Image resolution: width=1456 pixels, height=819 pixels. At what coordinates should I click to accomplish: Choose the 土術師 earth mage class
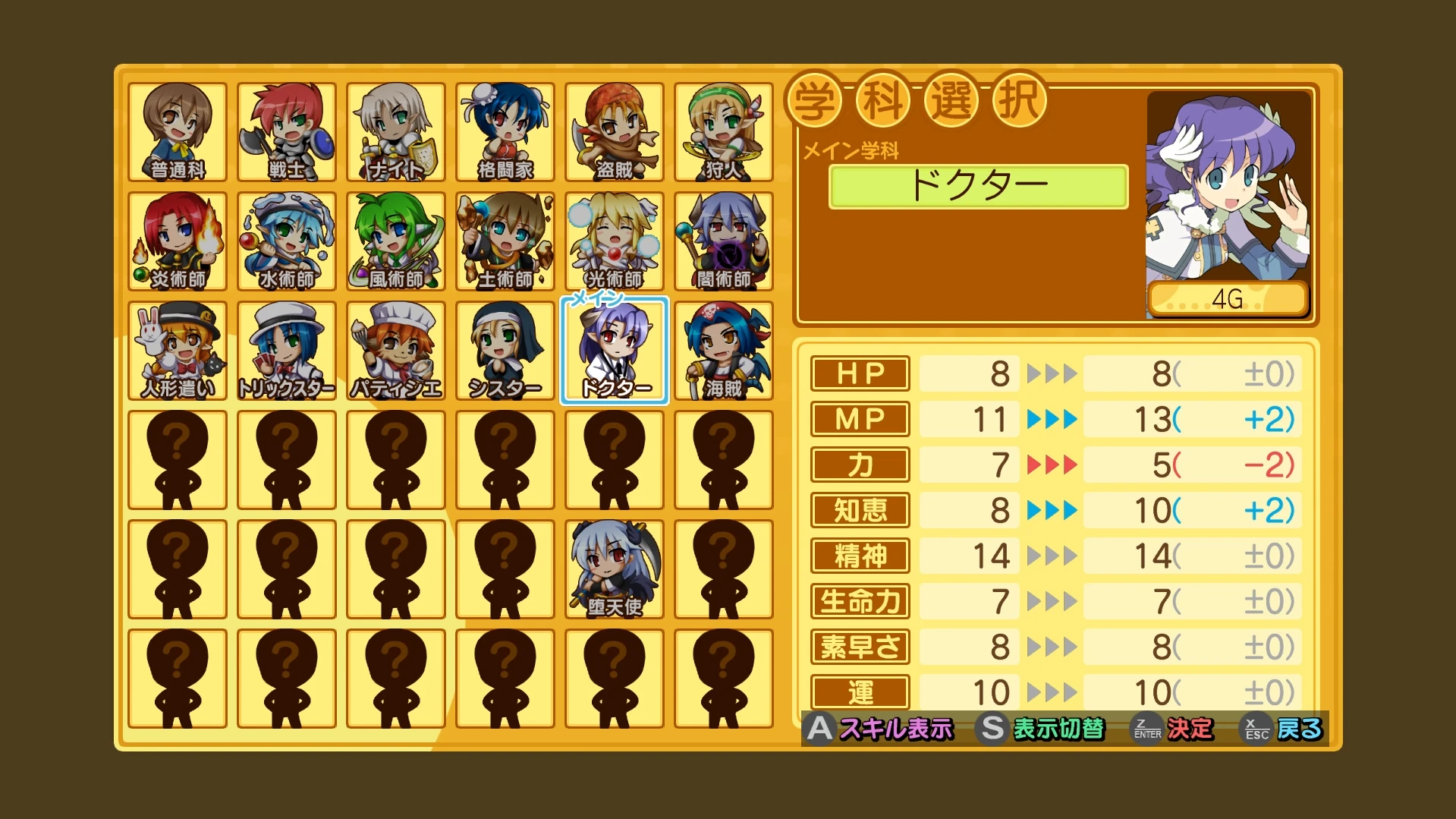505,241
